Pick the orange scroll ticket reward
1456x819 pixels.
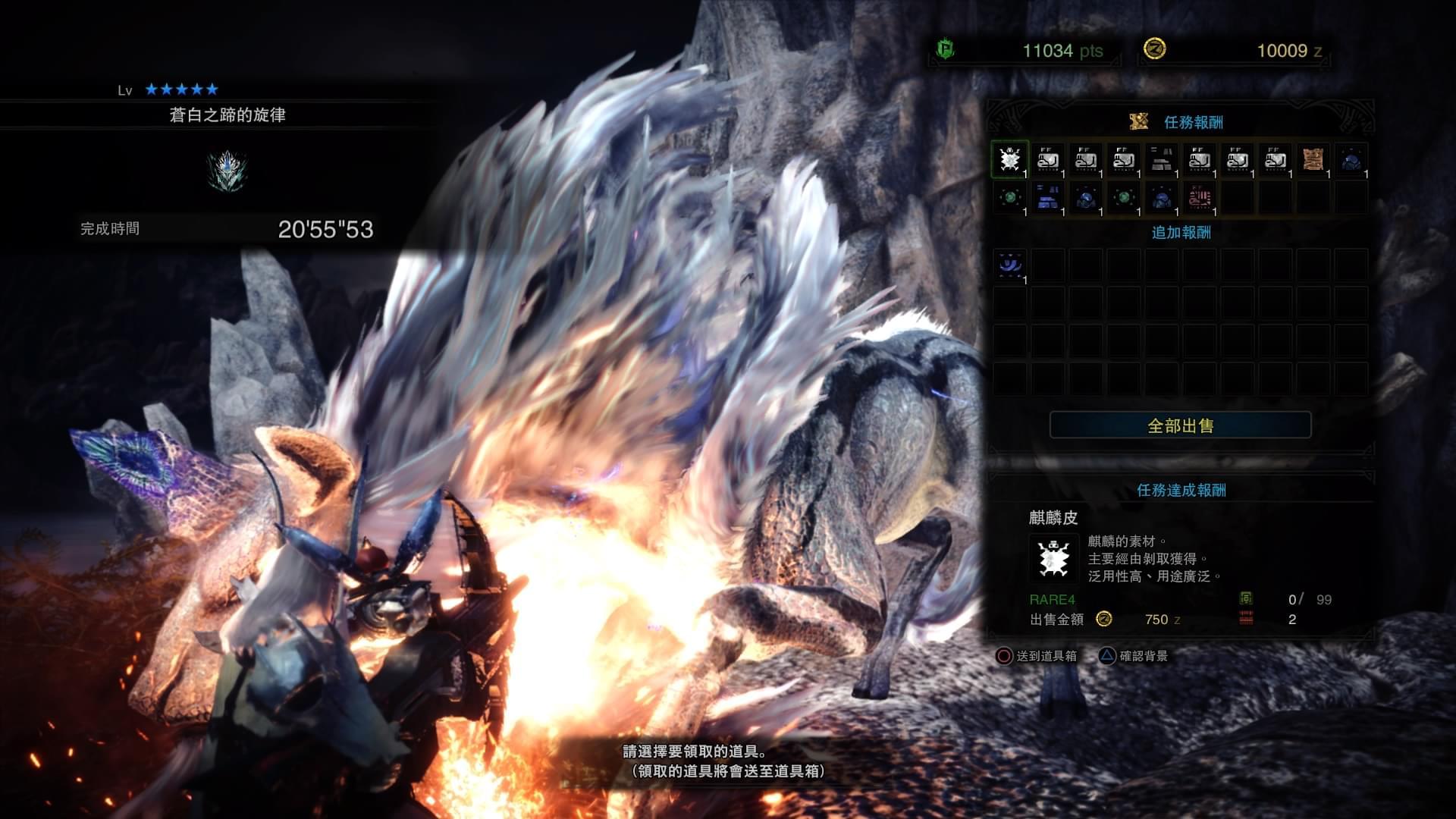[x=1313, y=160]
